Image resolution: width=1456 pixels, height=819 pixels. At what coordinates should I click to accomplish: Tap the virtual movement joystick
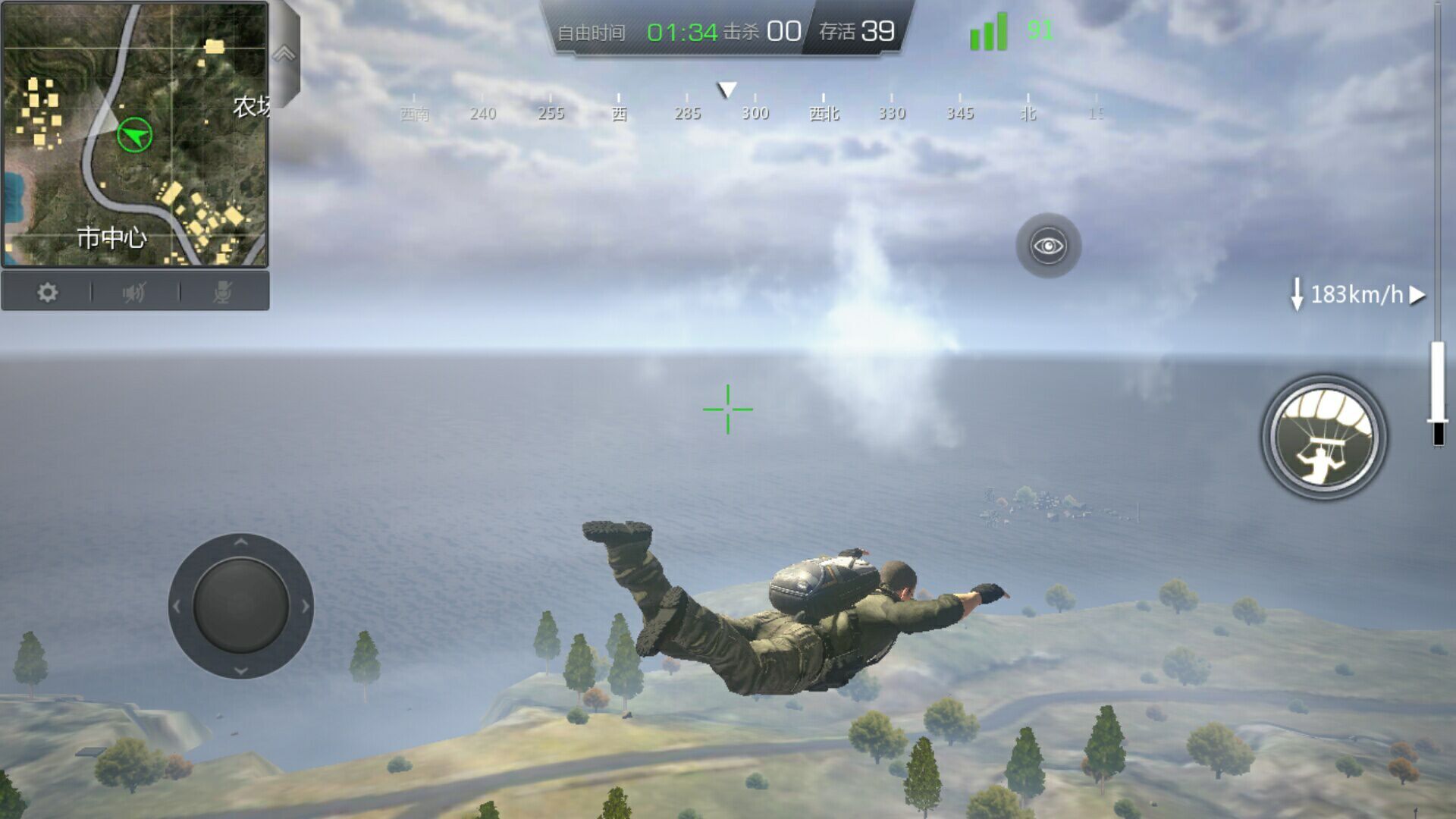pyautogui.click(x=240, y=606)
